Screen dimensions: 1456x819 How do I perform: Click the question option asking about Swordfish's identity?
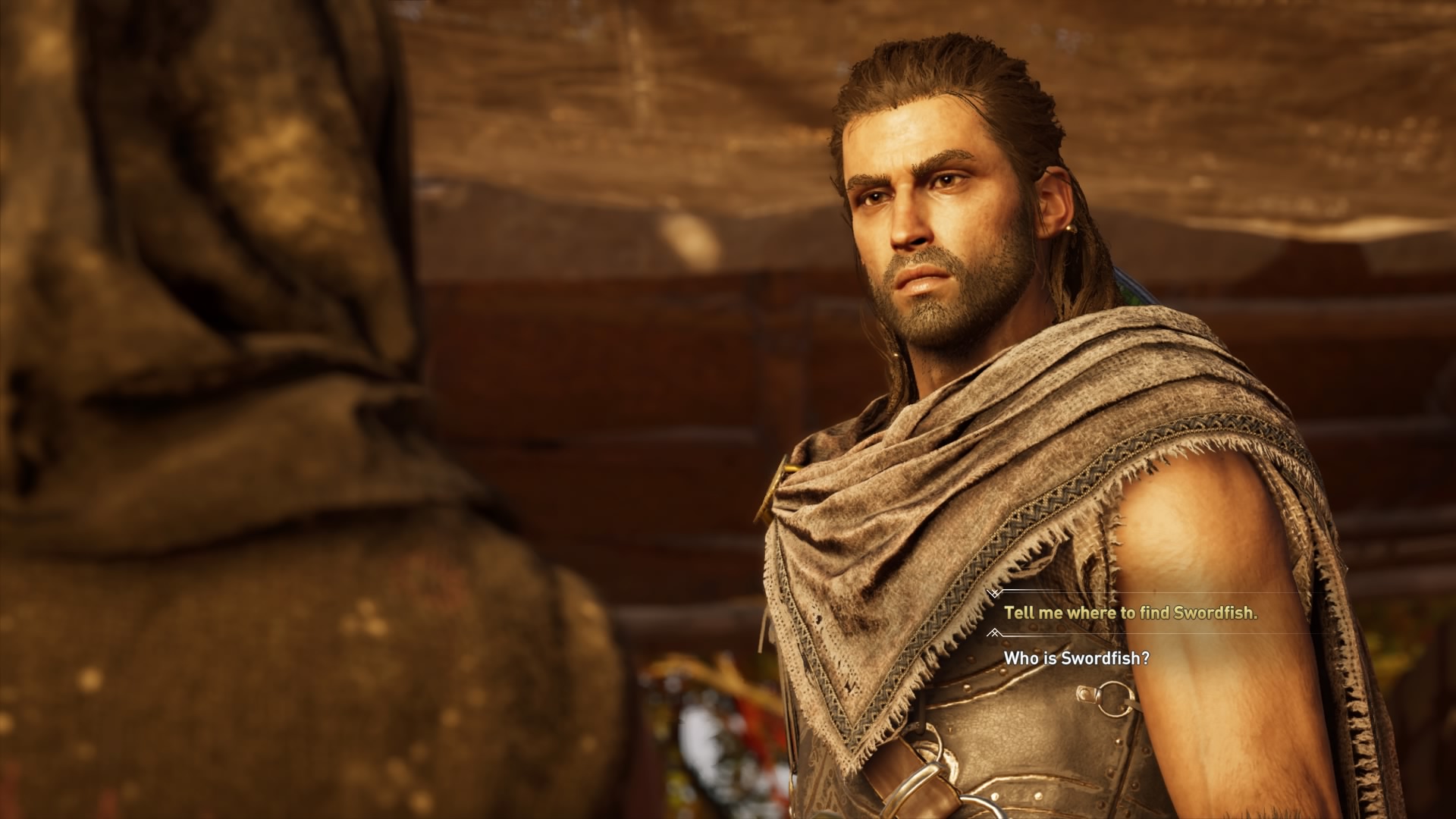1076,657
